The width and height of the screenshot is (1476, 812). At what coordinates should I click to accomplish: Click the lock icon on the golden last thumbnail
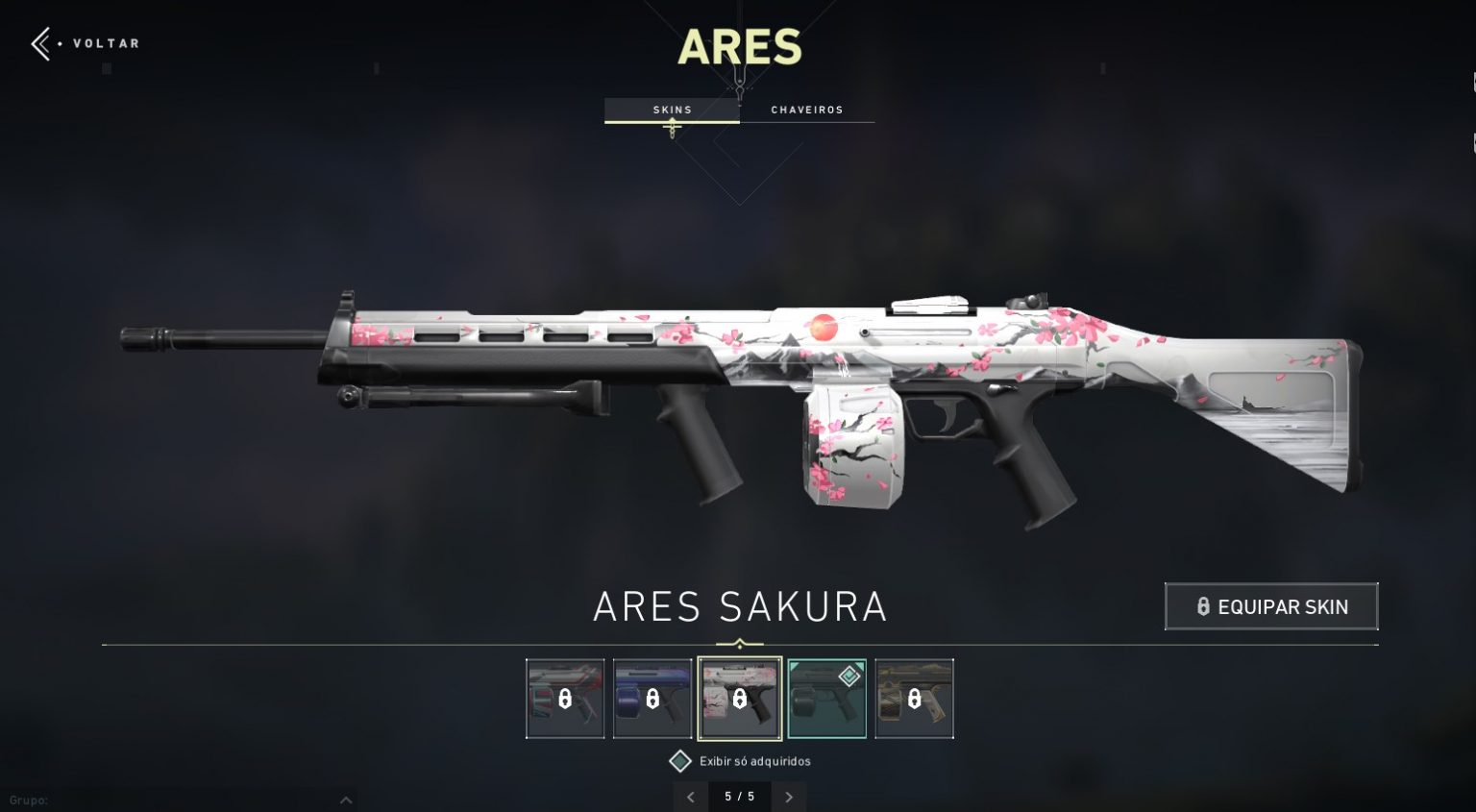[x=914, y=699]
